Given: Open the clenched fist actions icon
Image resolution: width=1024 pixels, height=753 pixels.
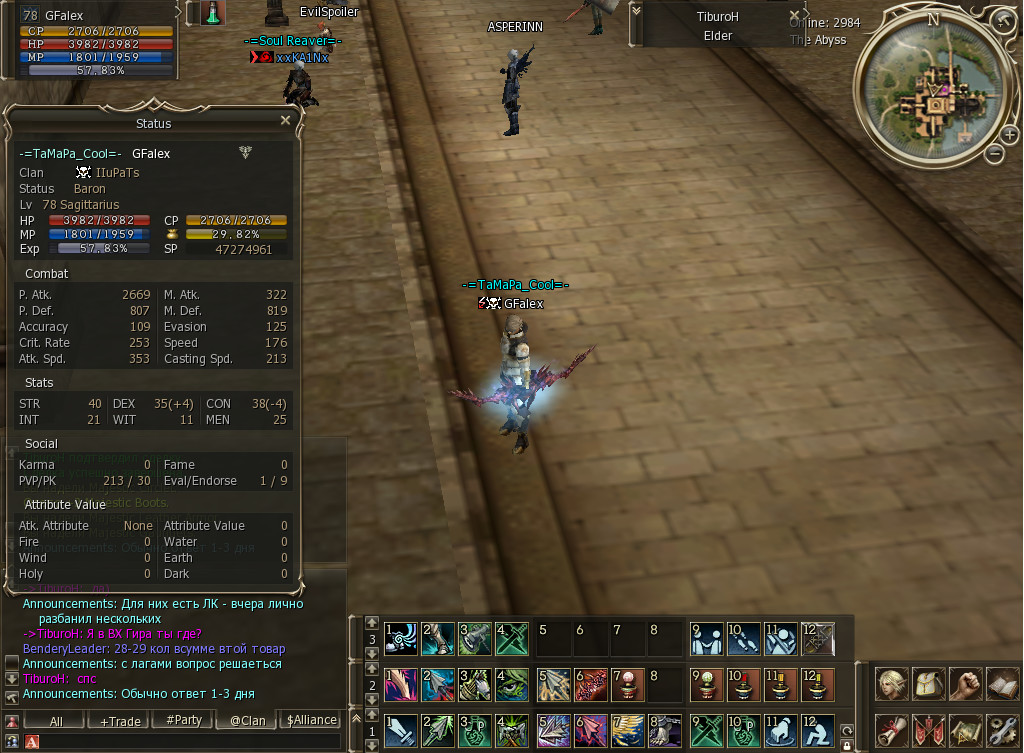Looking at the screenshot, I should (x=965, y=685).
